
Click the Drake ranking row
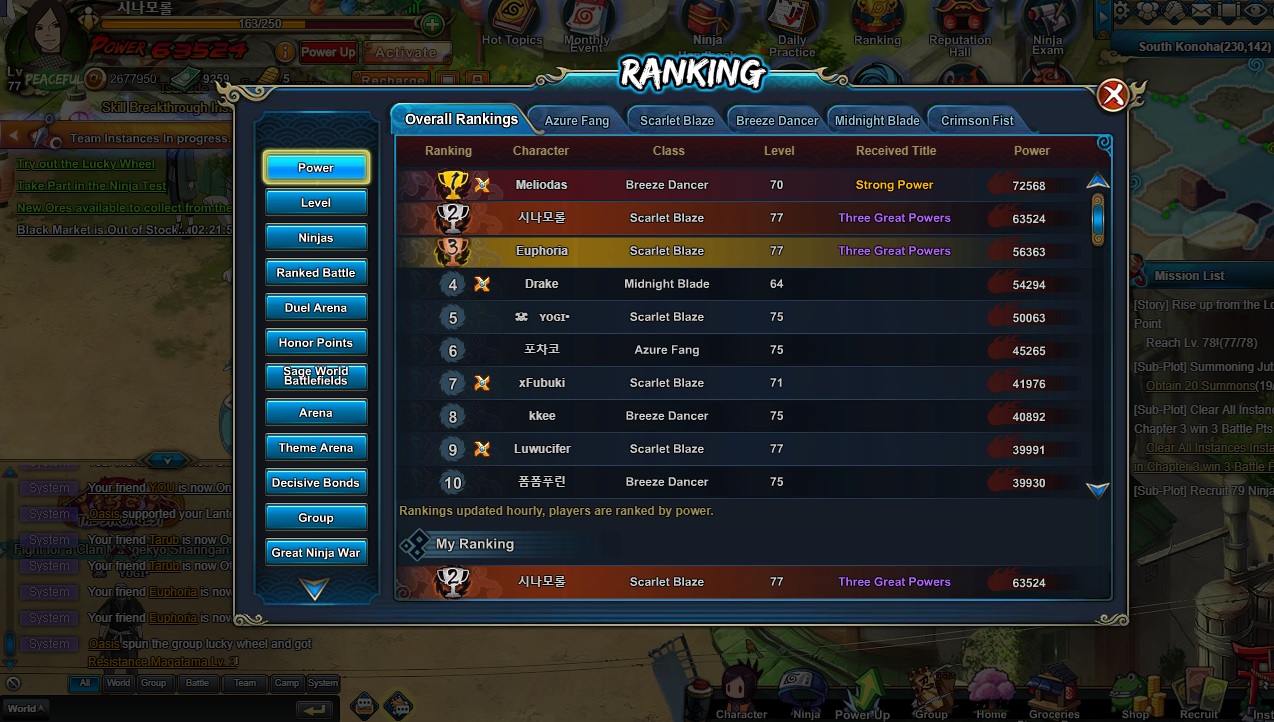(541, 284)
